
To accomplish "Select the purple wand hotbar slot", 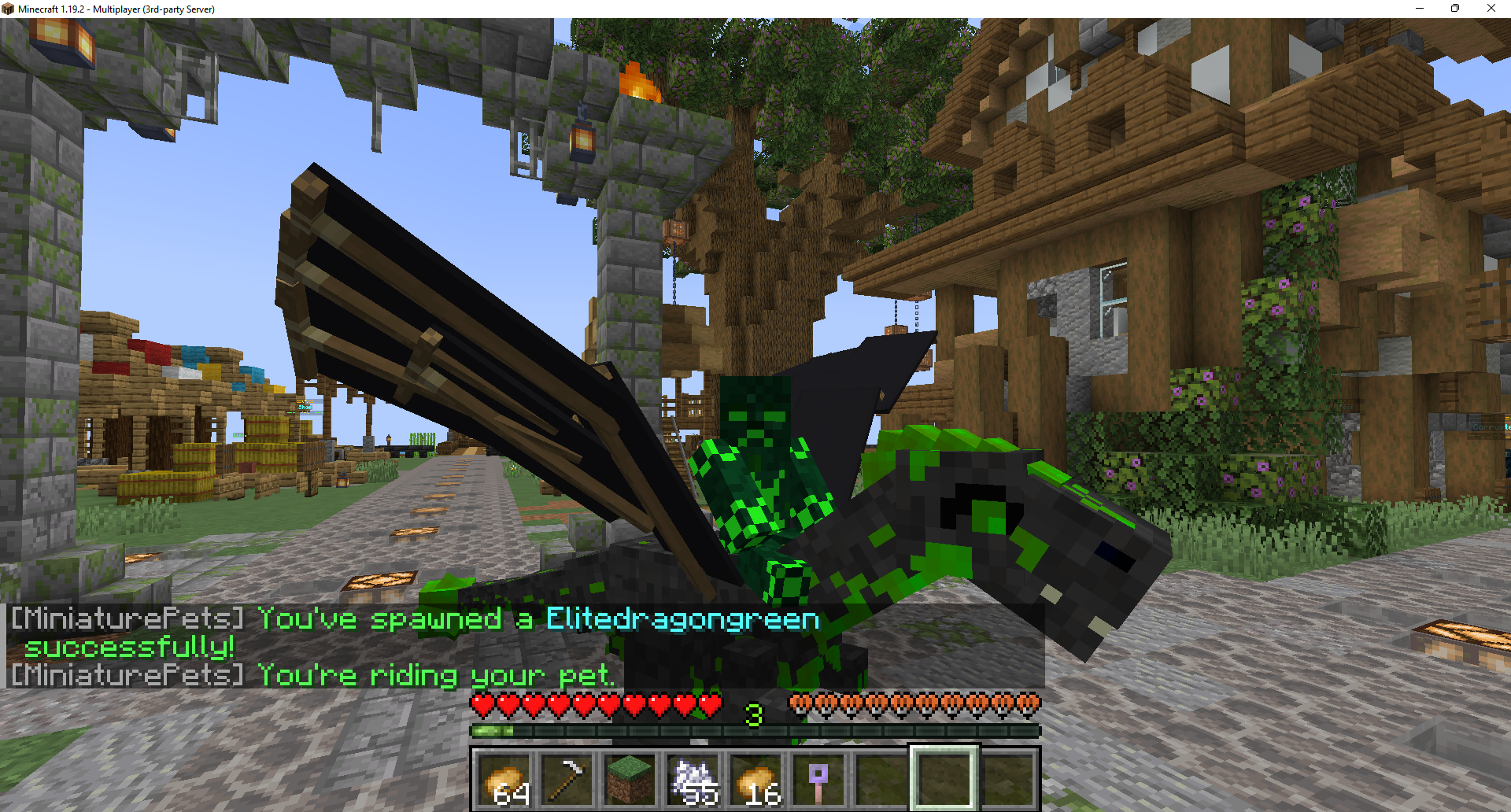I will (818, 779).
